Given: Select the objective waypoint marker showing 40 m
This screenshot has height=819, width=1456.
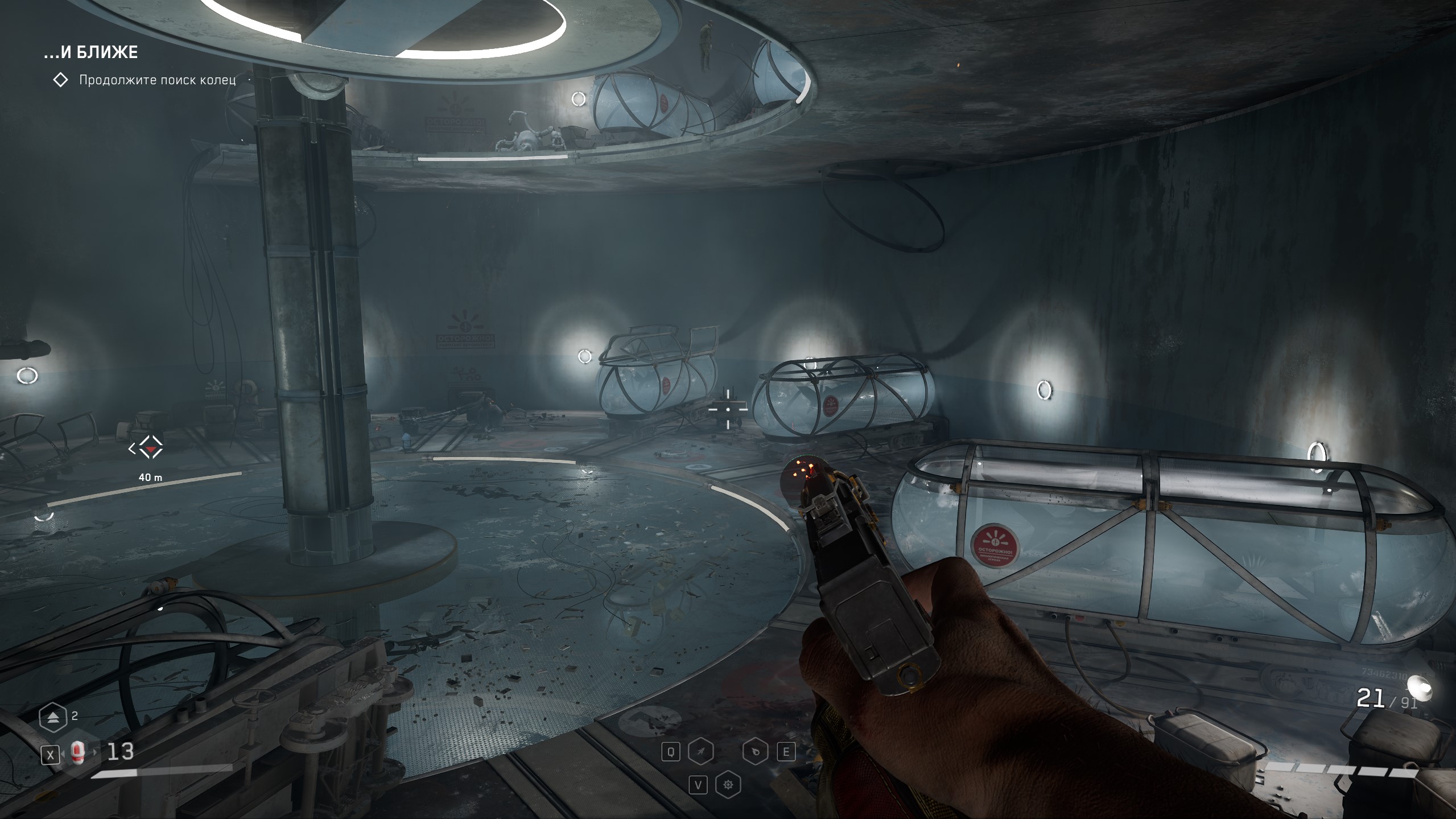Looking at the screenshot, I should pyautogui.click(x=150, y=448).
